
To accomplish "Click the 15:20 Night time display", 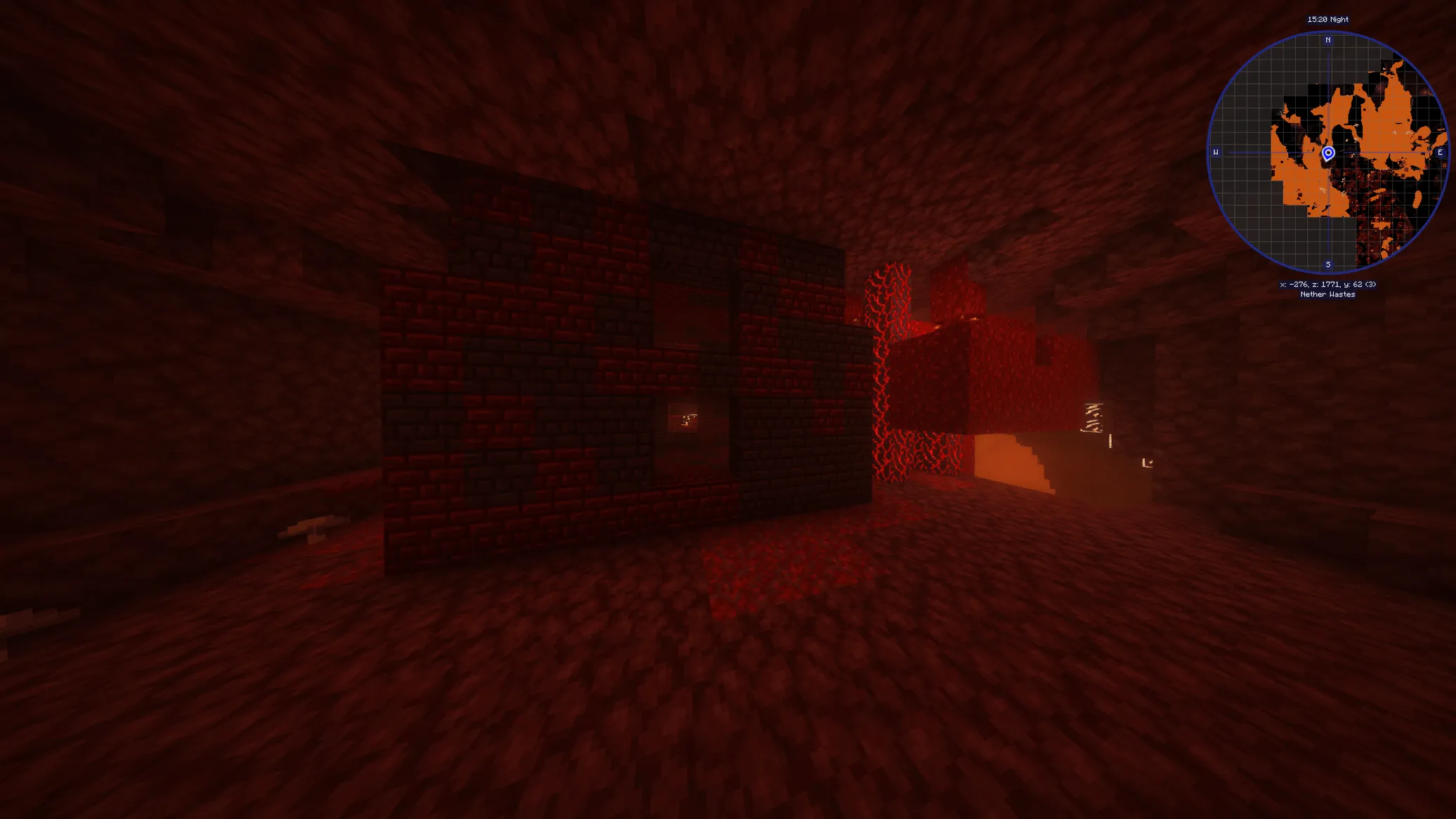I will pyautogui.click(x=1327, y=19).
